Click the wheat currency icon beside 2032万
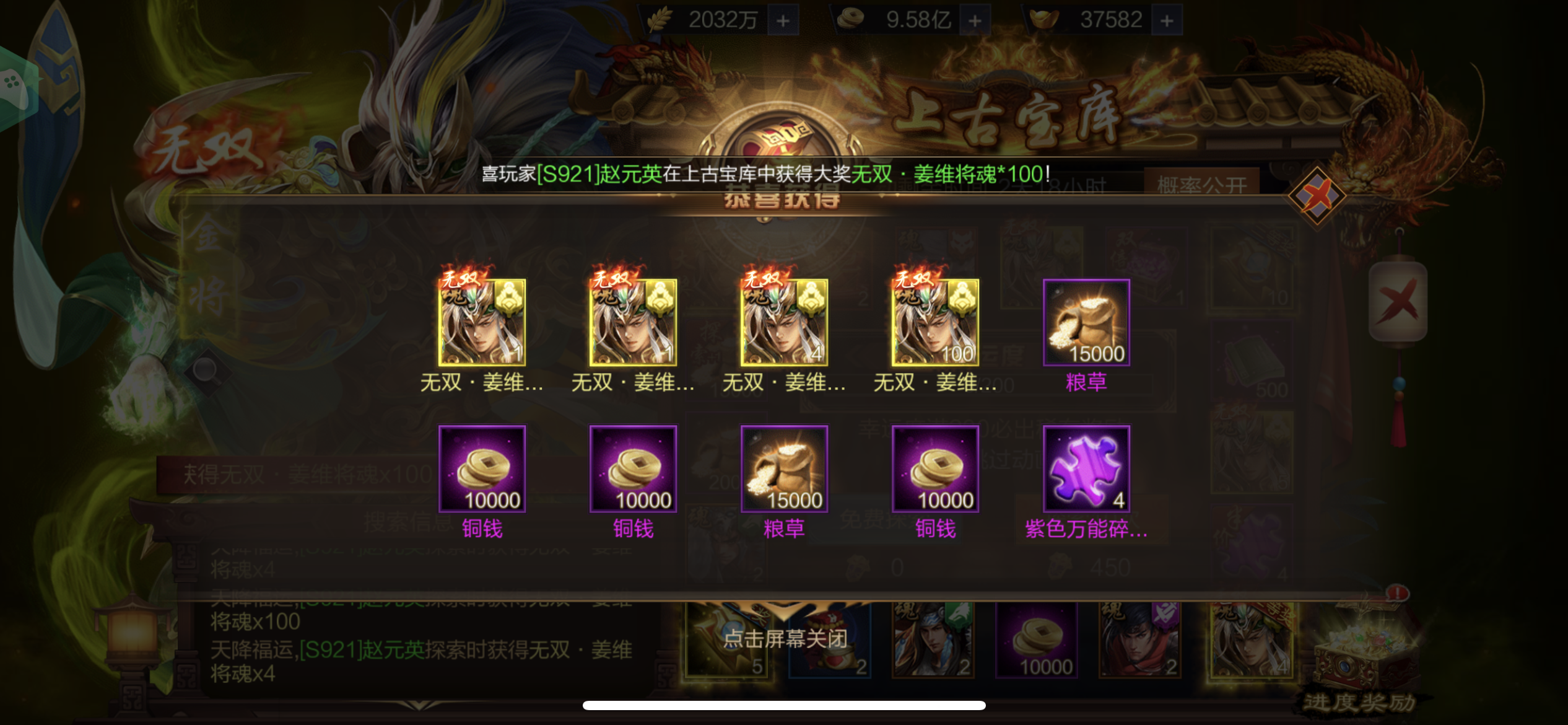 [661, 17]
